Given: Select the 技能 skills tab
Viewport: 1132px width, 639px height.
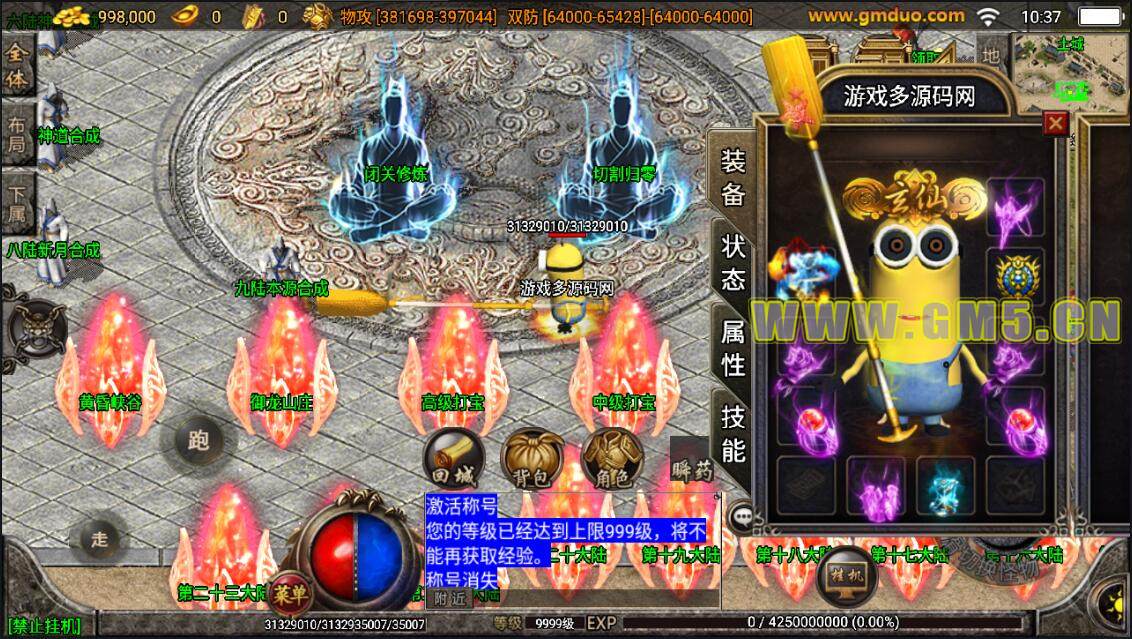Looking at the screenshot, I should coord(733,433).
